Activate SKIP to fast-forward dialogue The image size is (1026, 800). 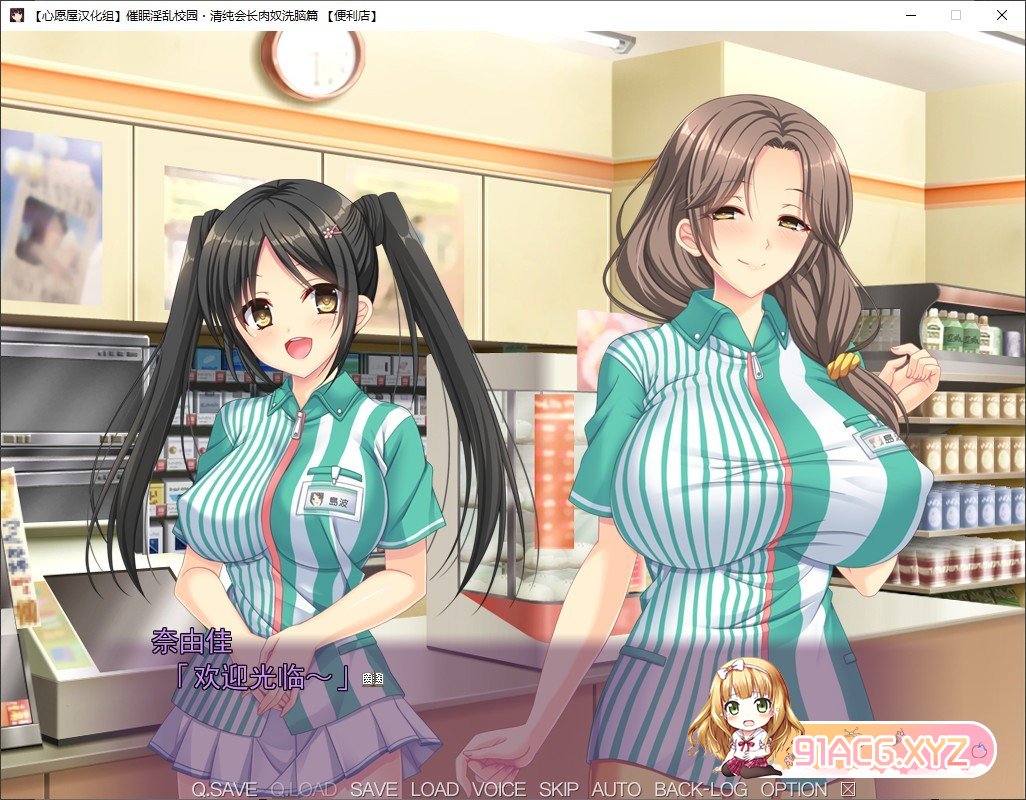(559, 789)
